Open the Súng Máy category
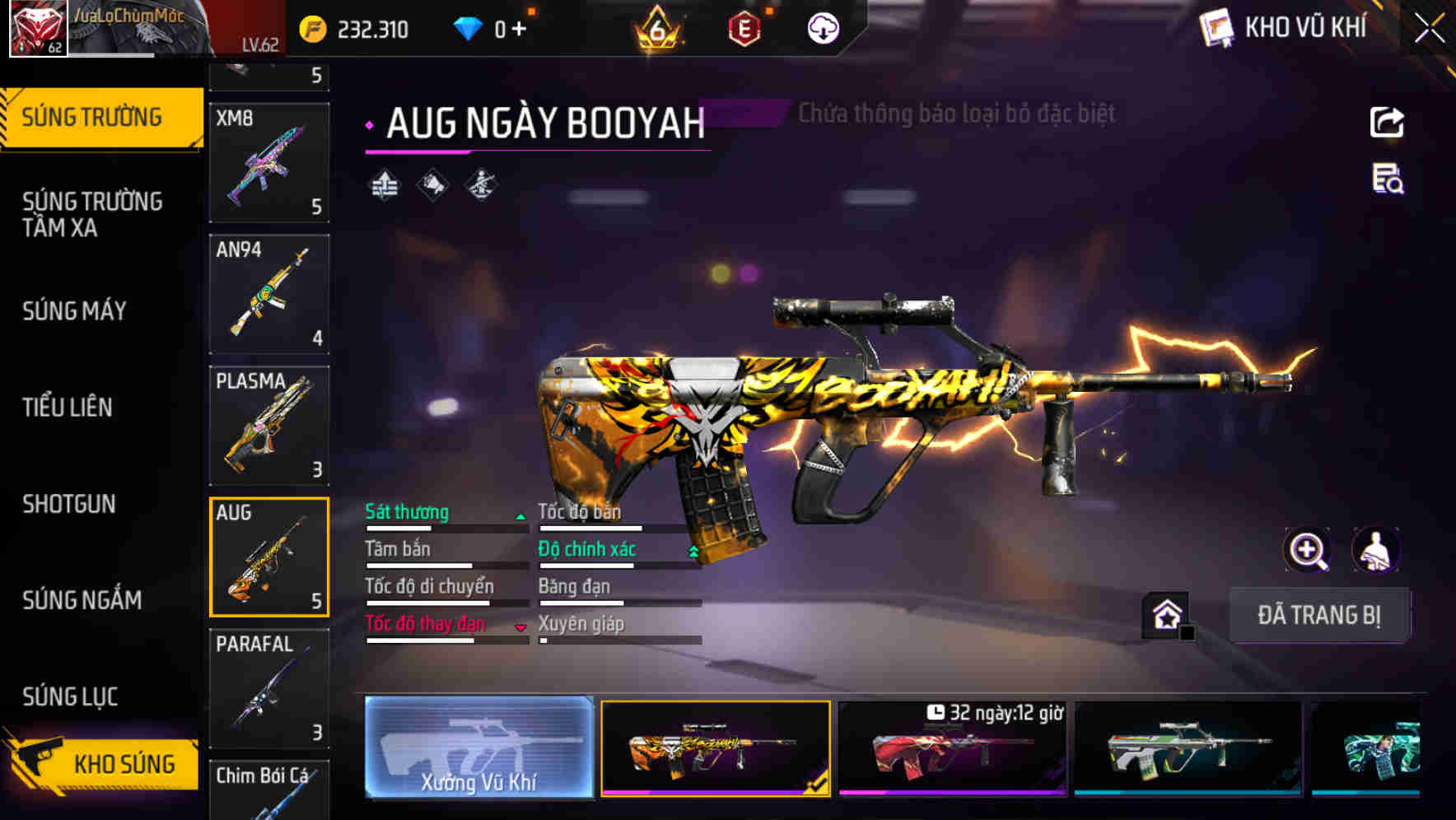The height and width of the screenshot is (820, 1456). 74,311
